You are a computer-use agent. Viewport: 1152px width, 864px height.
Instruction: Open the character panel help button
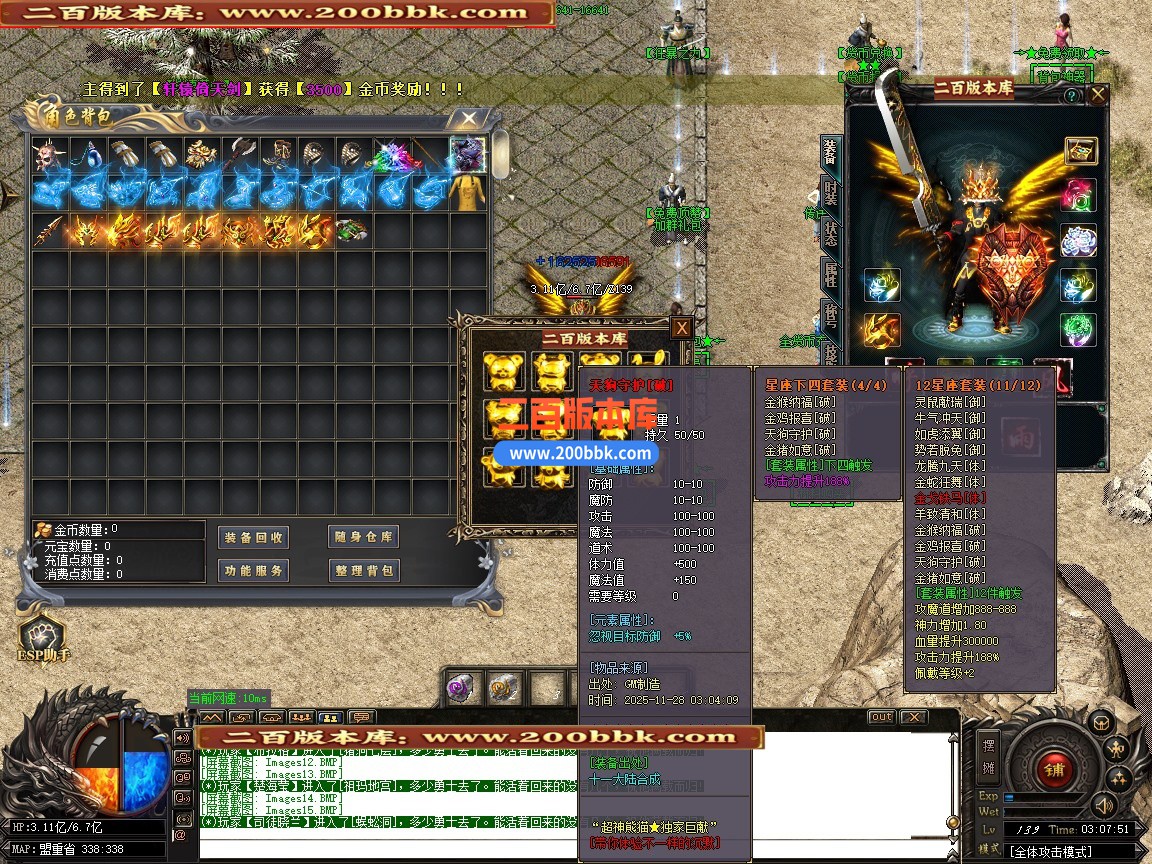pos(1071,96)
